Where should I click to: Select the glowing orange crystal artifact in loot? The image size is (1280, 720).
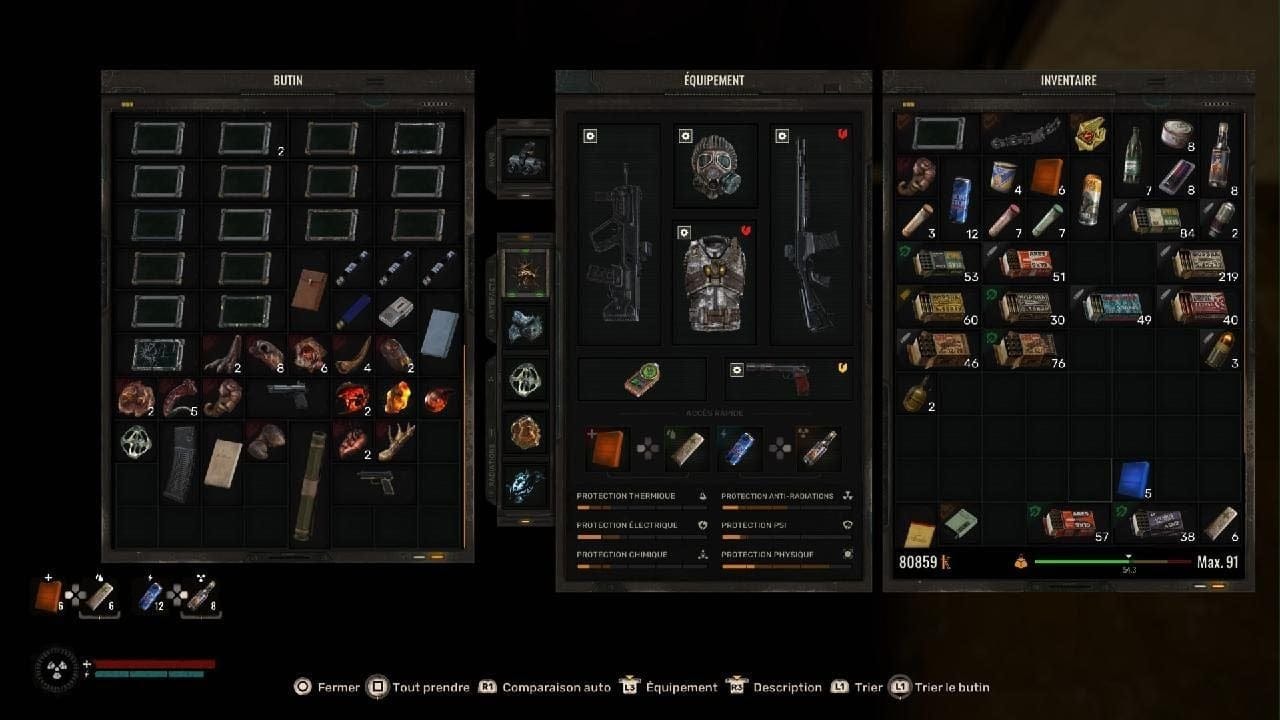point(397,395)
